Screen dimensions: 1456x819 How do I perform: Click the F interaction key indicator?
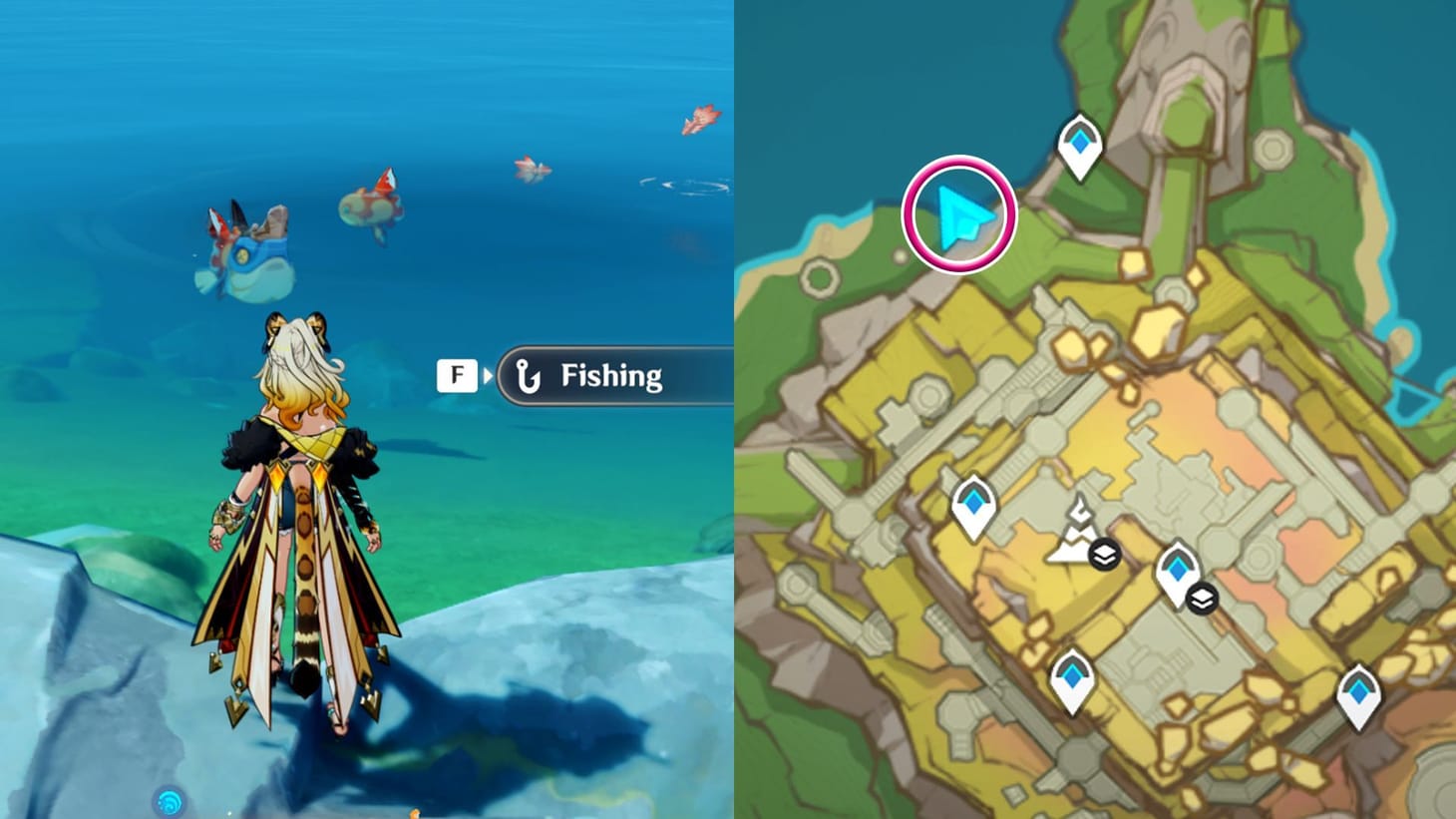coord(457,375)
